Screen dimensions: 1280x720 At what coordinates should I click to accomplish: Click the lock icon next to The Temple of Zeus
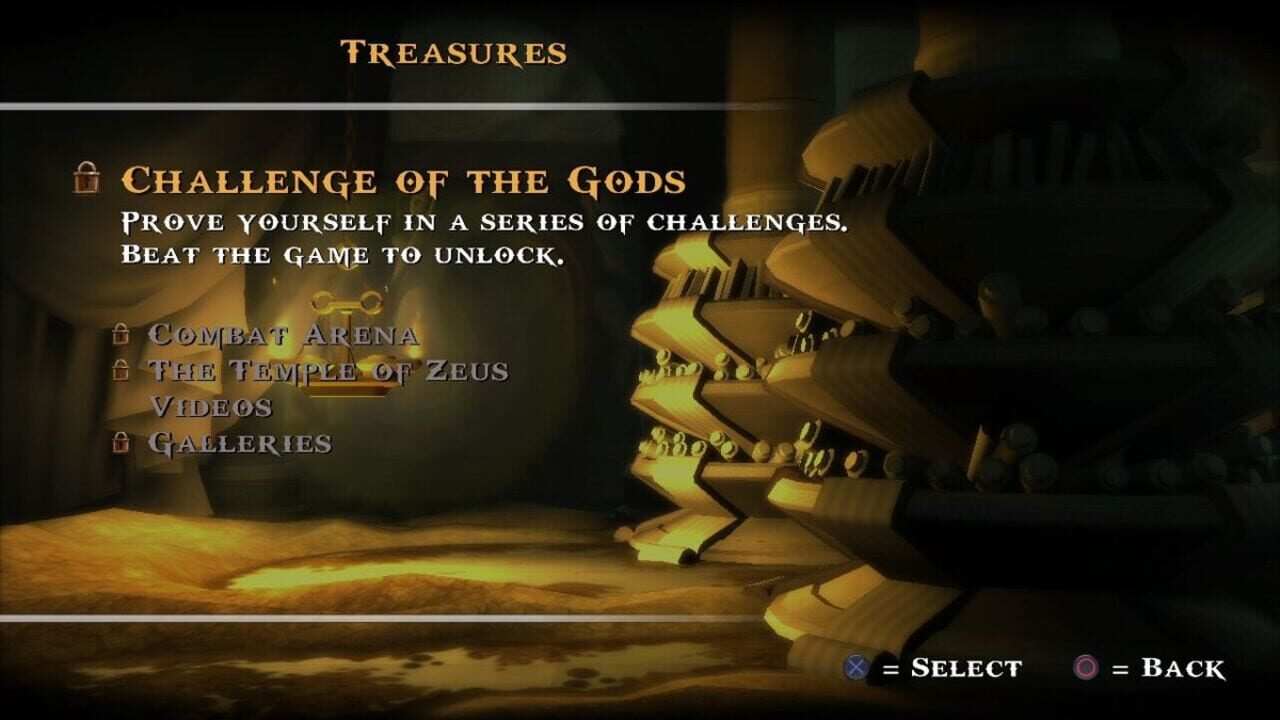[123, 369]
